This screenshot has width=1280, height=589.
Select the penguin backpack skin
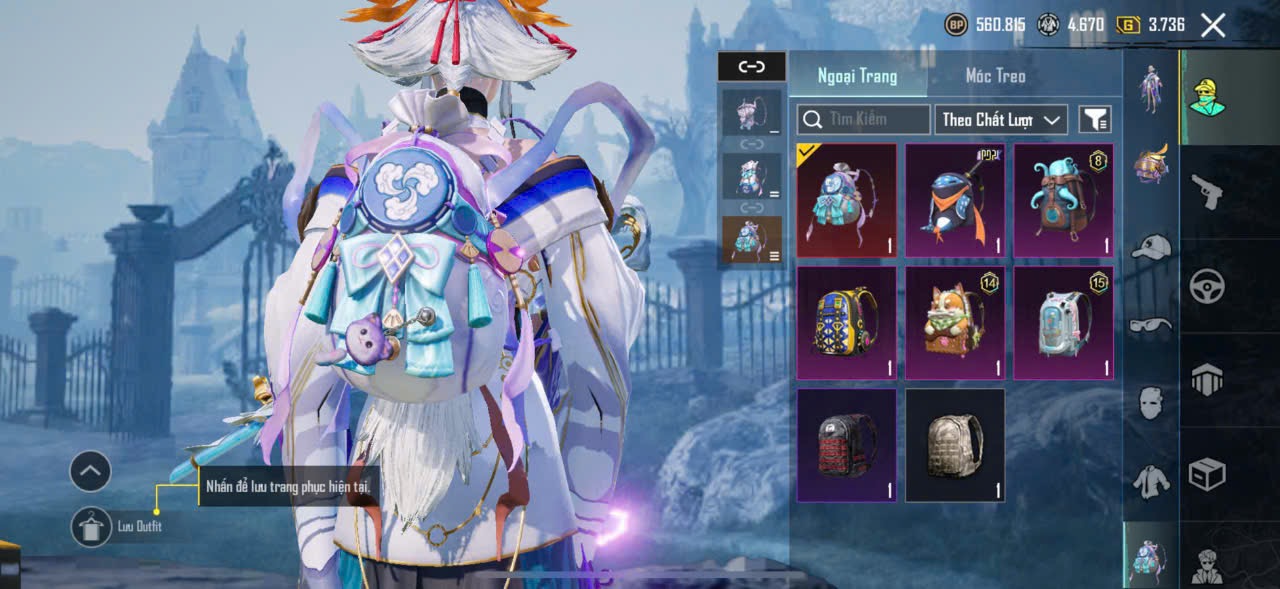(955, 201)
